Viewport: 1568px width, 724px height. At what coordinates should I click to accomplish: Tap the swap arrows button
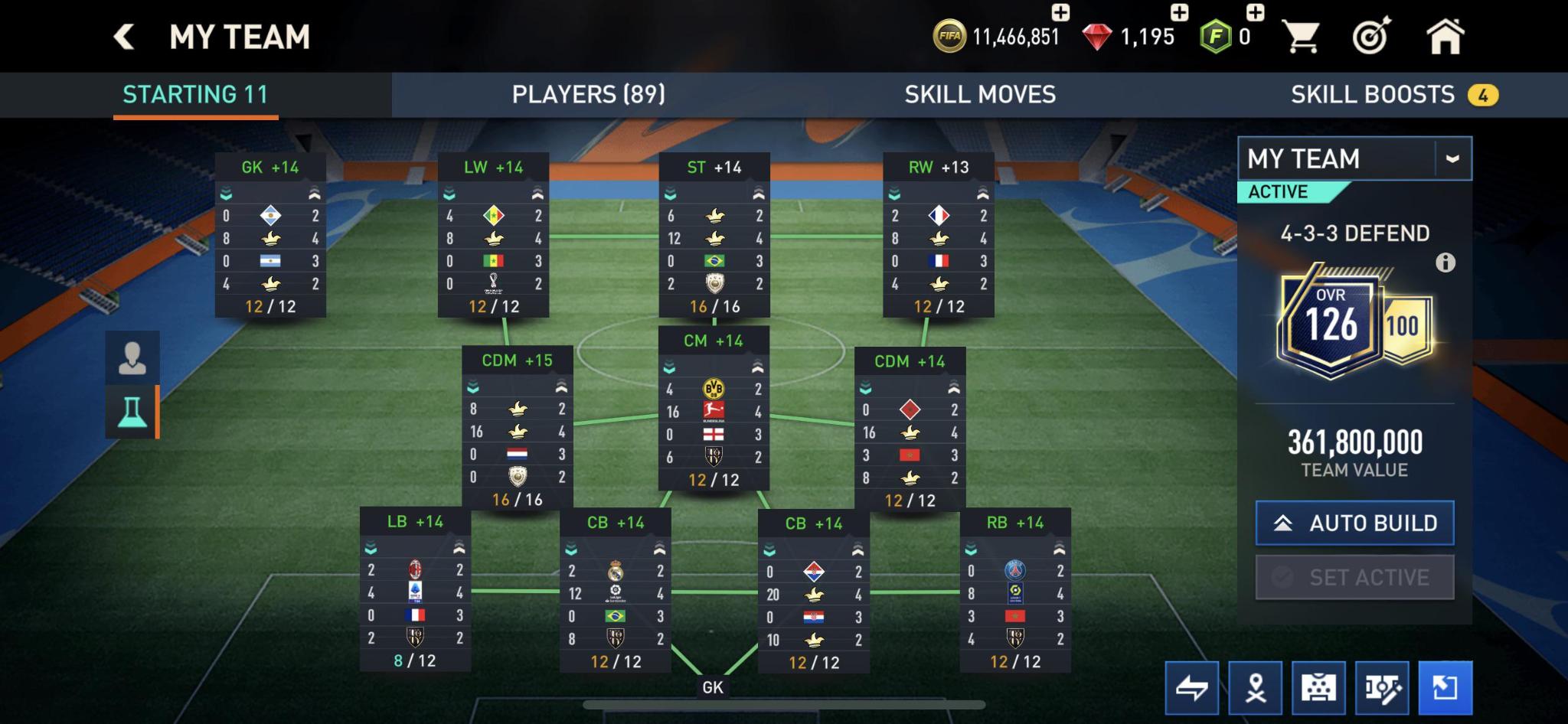[x=1191, y=688]
